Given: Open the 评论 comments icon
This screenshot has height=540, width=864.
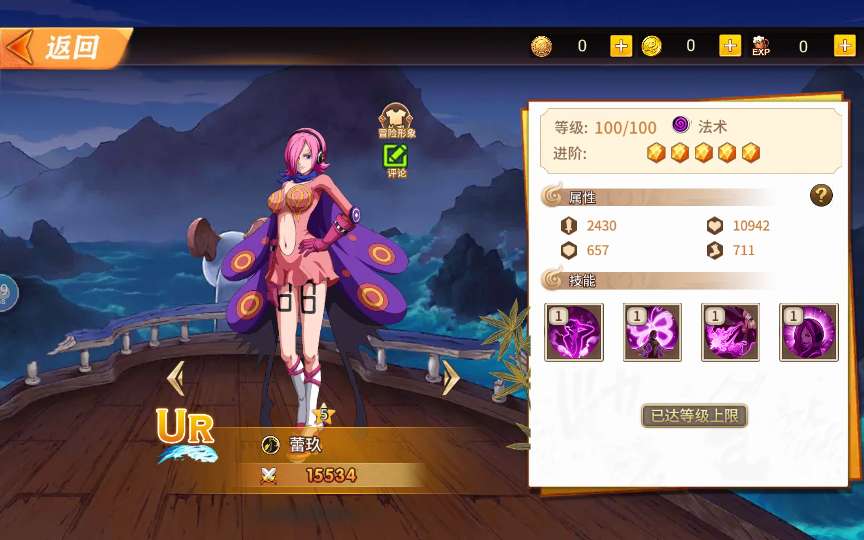Looking at the screenshot, I should click(x=396, y=159).
